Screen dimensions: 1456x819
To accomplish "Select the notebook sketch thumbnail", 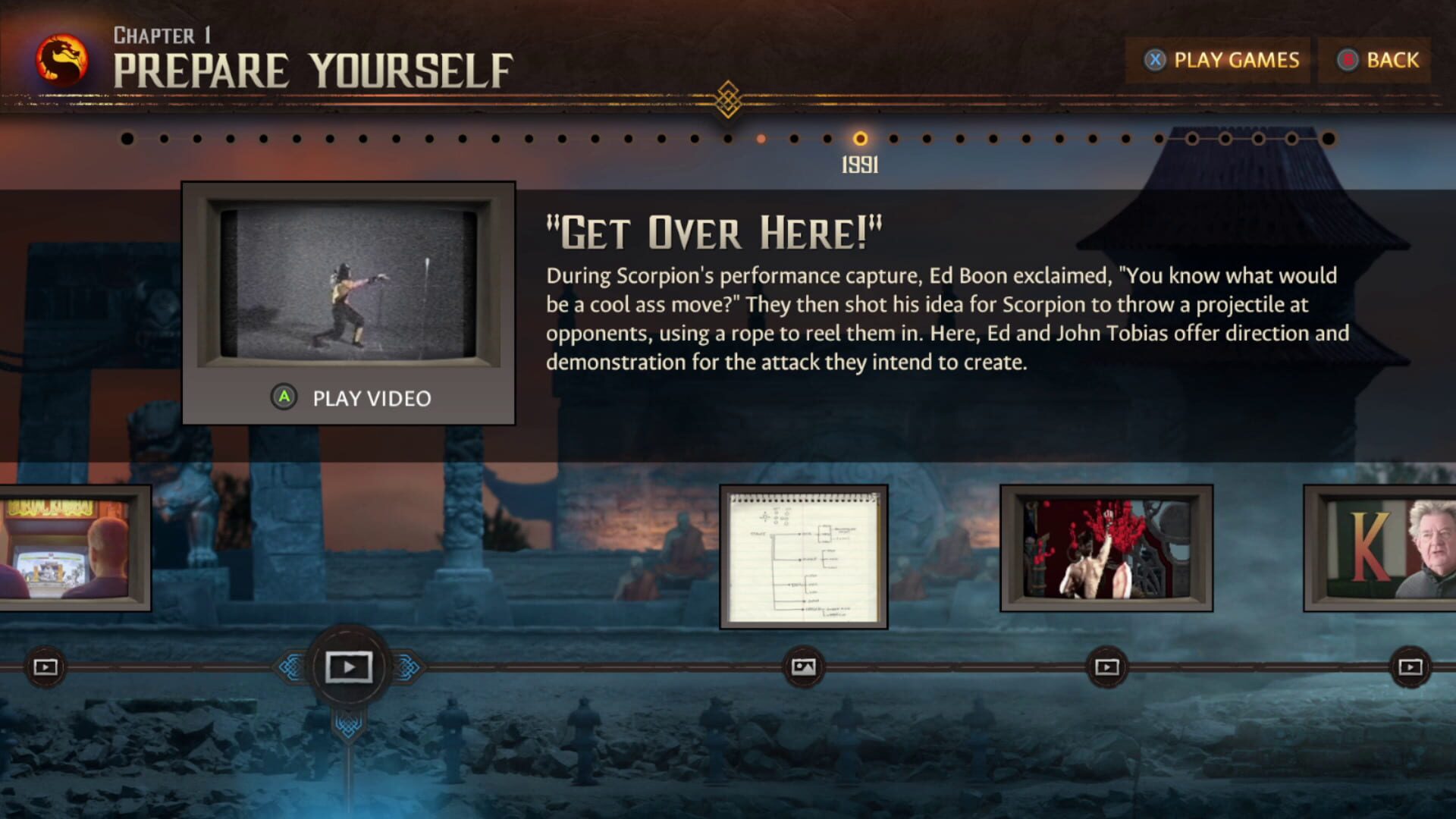I will (802, 557).
